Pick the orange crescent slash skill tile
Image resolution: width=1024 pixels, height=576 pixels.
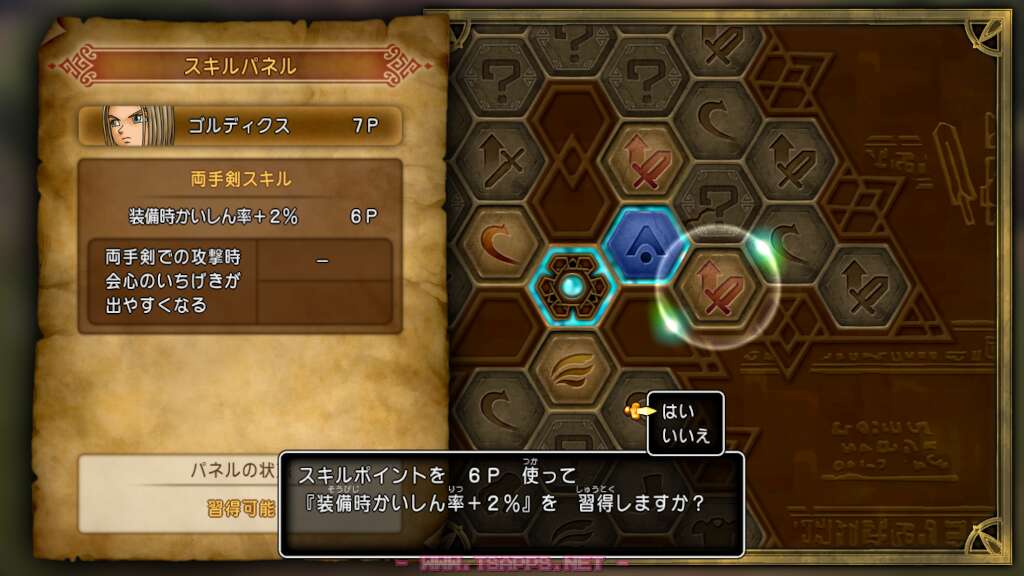tap(497, 244)
